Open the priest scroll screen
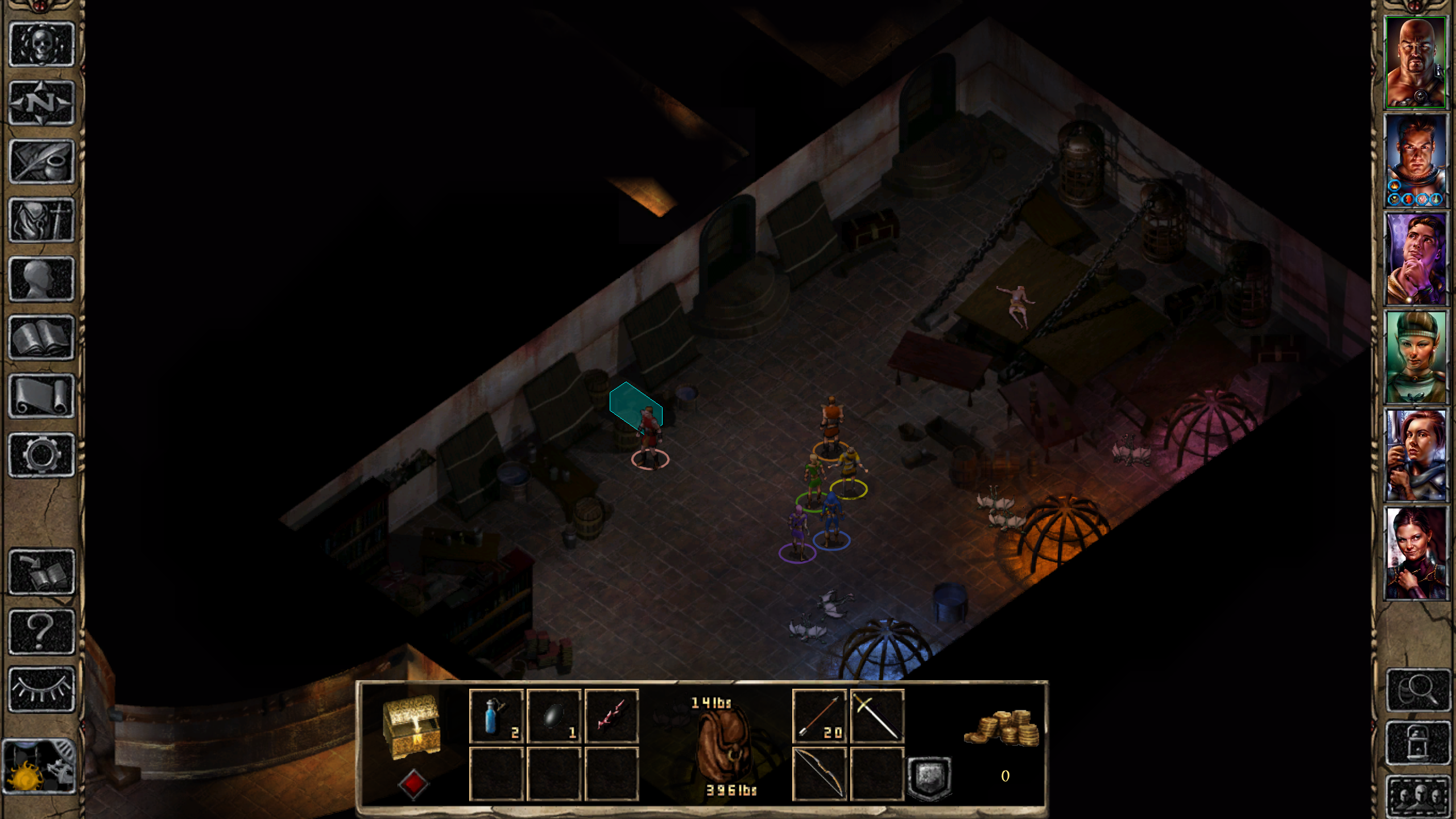This screenshot has width=1456, height=819. pos(42,396)
